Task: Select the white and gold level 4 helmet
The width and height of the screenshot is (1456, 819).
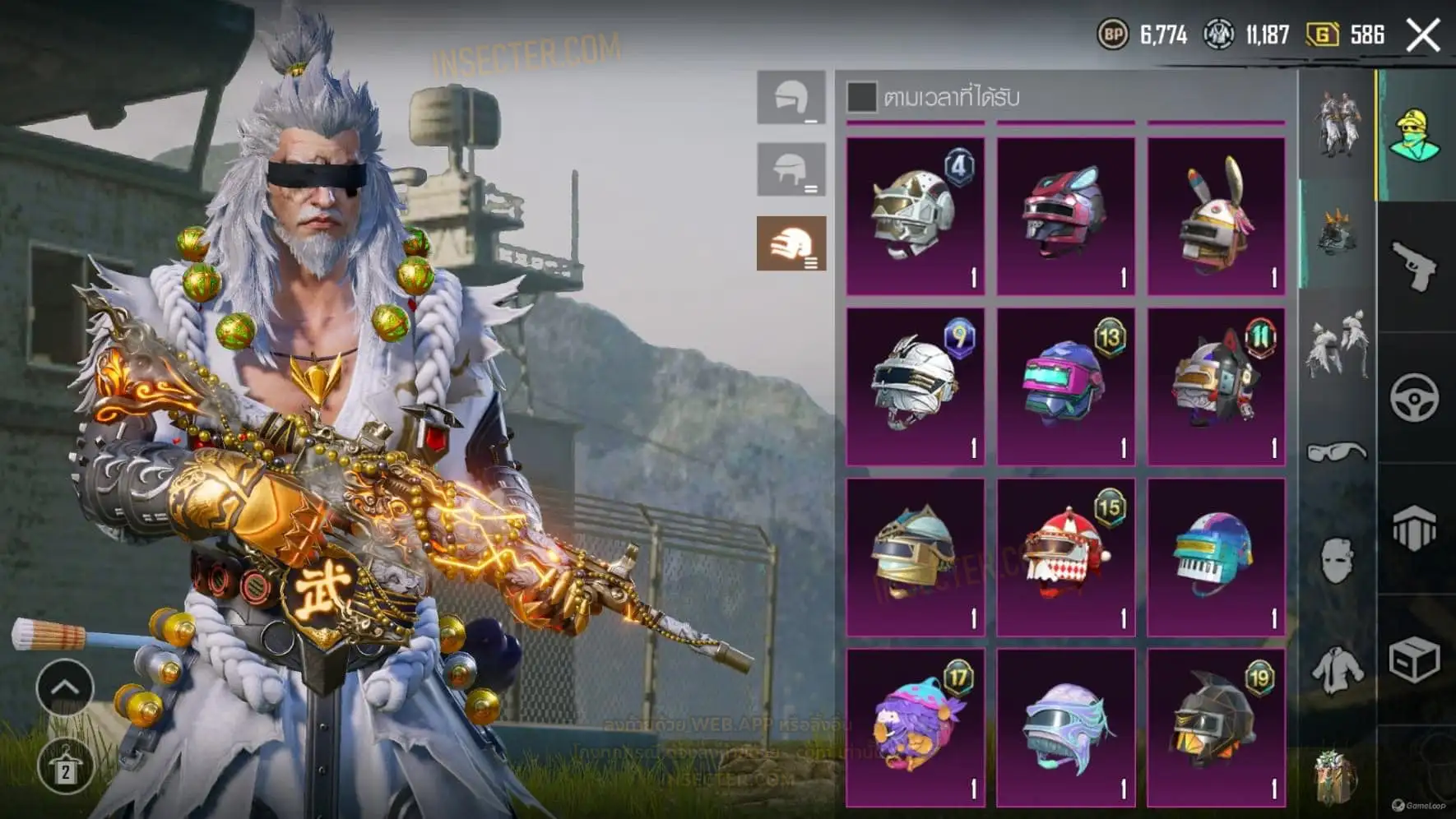Action: [915, 215]
